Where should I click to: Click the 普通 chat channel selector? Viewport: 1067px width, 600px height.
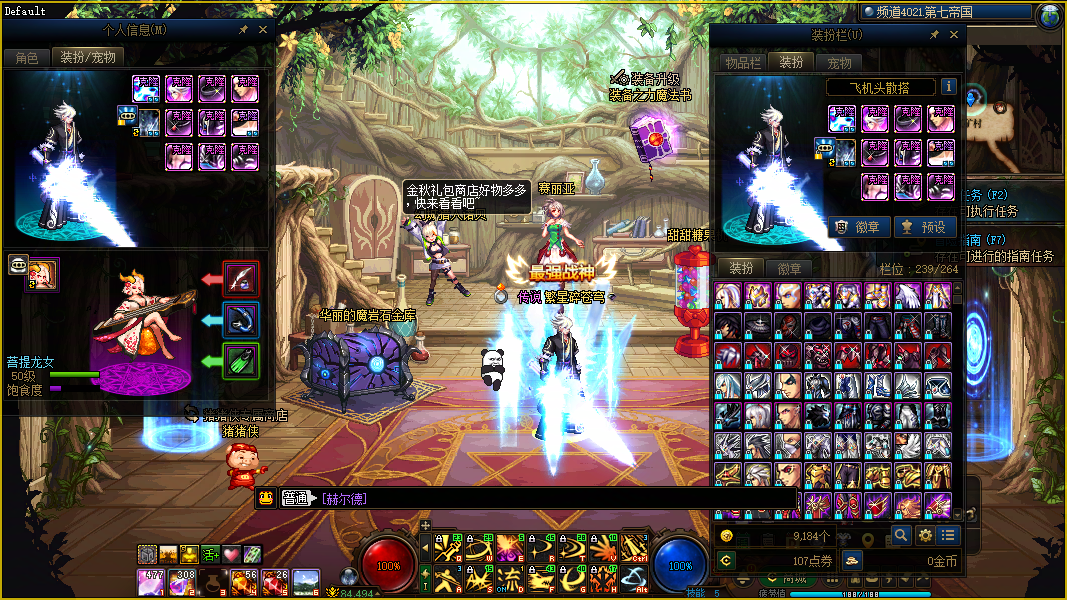(297, 498)
